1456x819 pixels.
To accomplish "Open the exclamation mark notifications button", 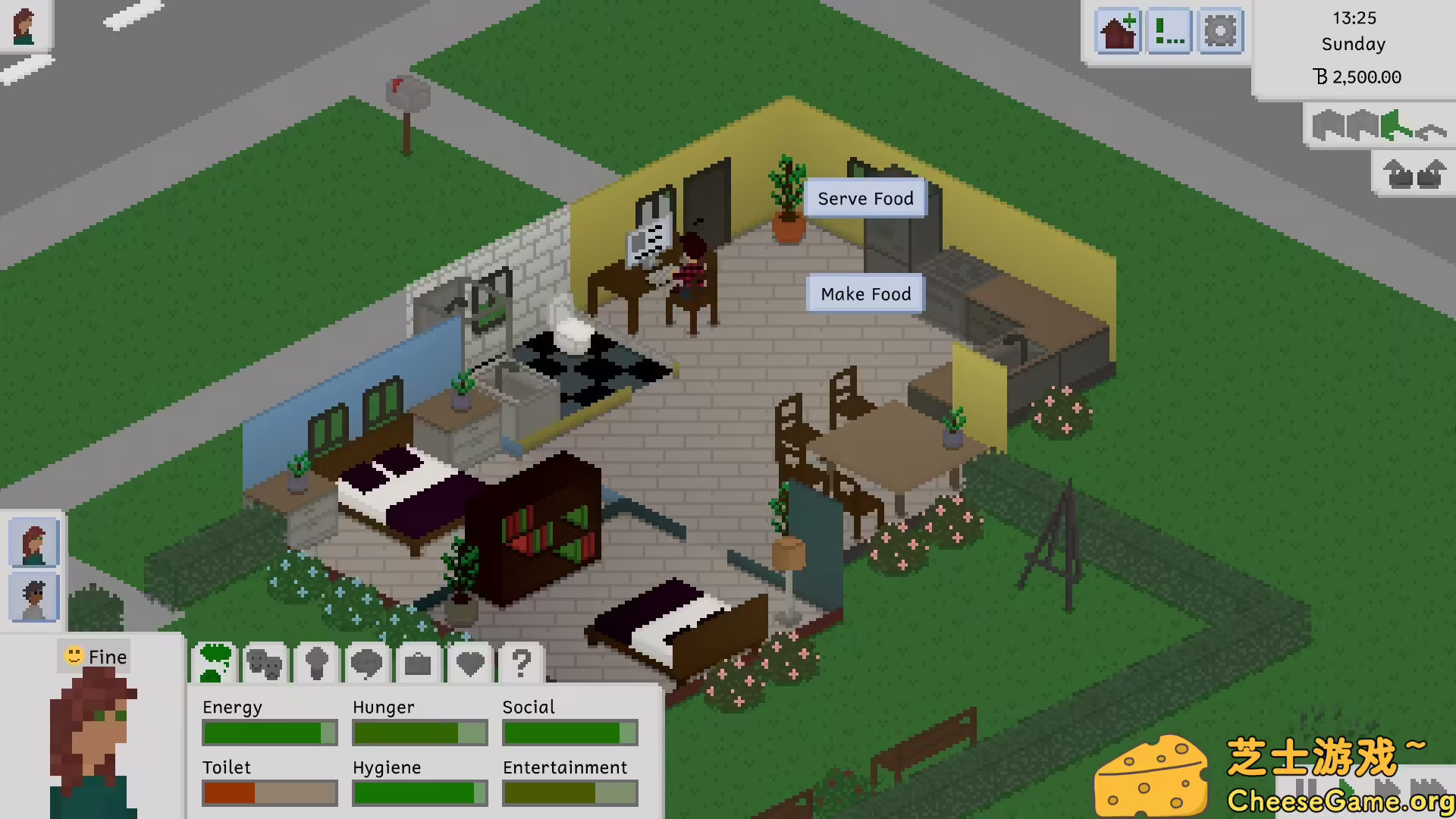I will coord(1169,32).
